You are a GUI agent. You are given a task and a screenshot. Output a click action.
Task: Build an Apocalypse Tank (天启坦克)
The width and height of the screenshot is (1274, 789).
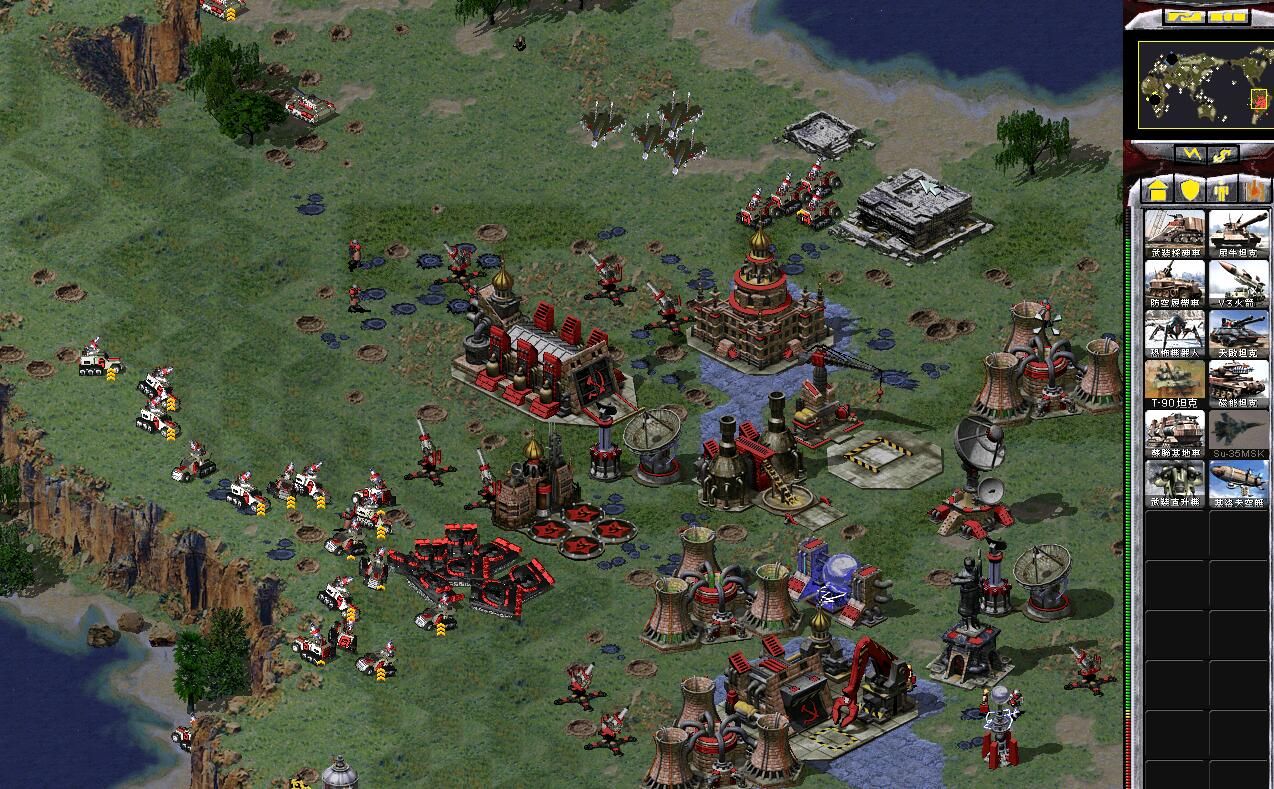tap(1239, 334)
